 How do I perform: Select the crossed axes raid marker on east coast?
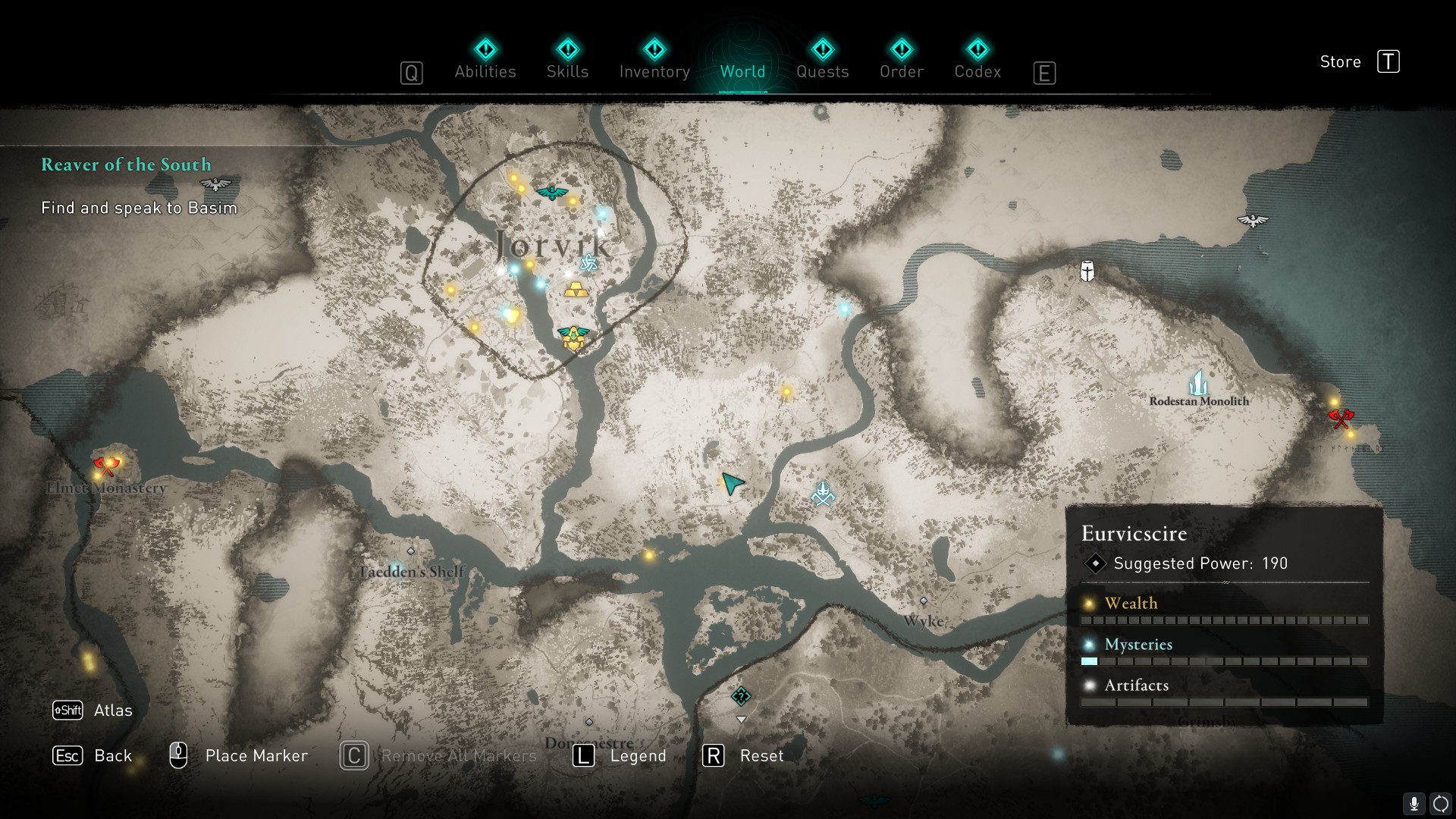point(1341,417)
